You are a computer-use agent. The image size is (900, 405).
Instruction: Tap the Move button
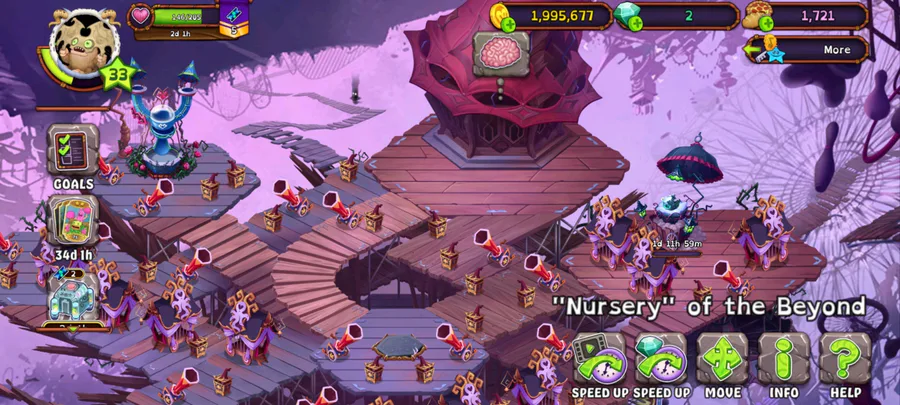point(722,360)
